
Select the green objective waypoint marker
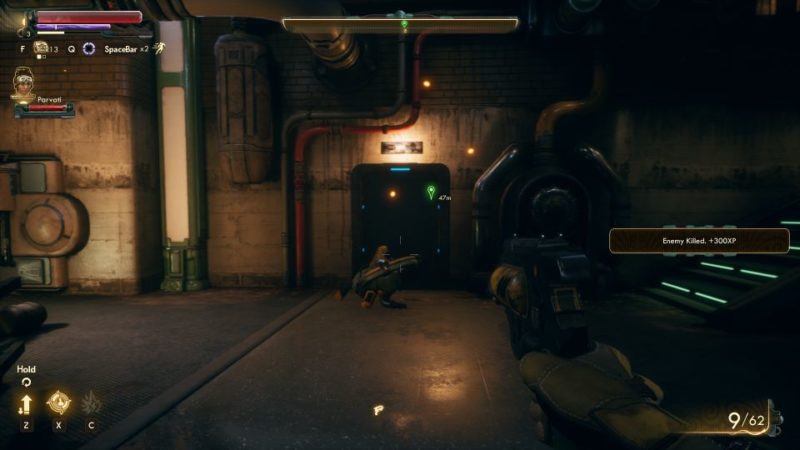431,191
